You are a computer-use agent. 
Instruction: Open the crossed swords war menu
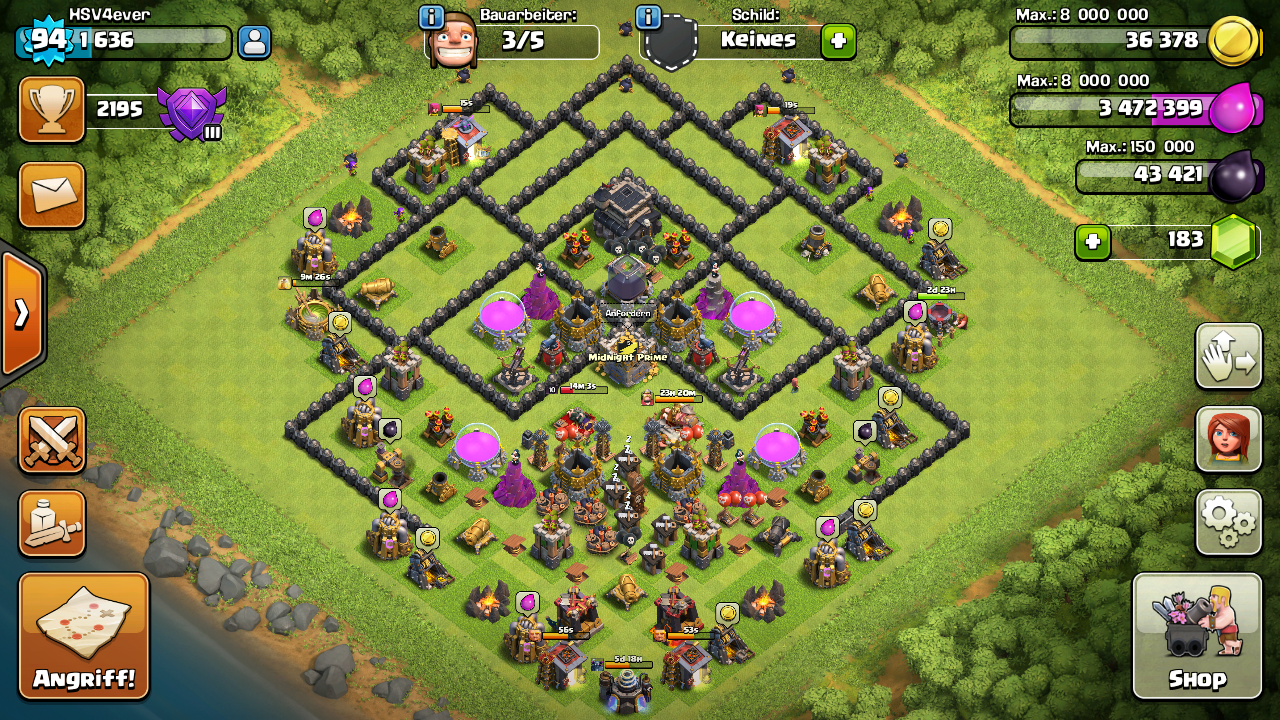[52, 440]
